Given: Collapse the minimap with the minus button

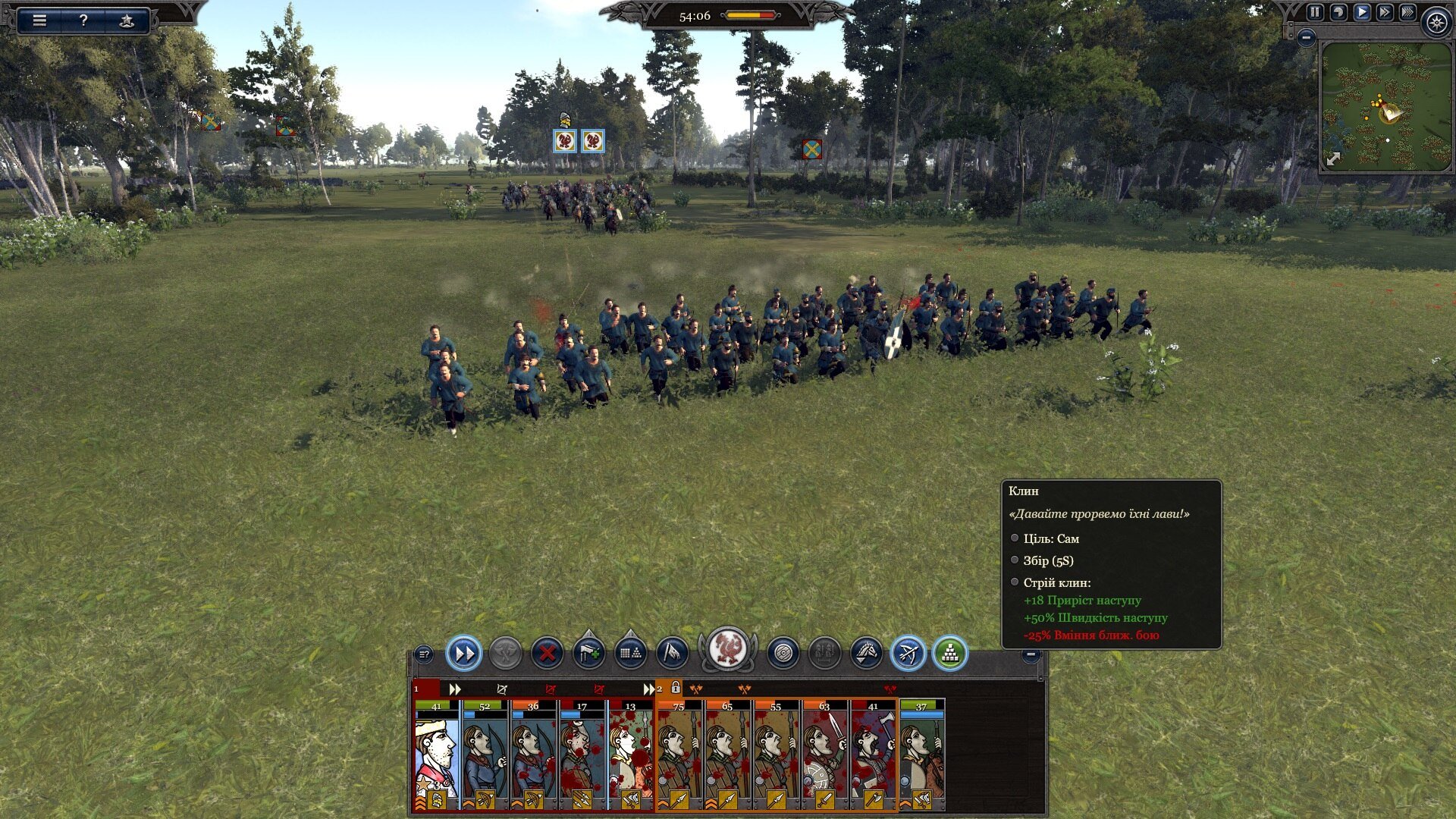Looking at the screenshot, I should coord(1306,36).
